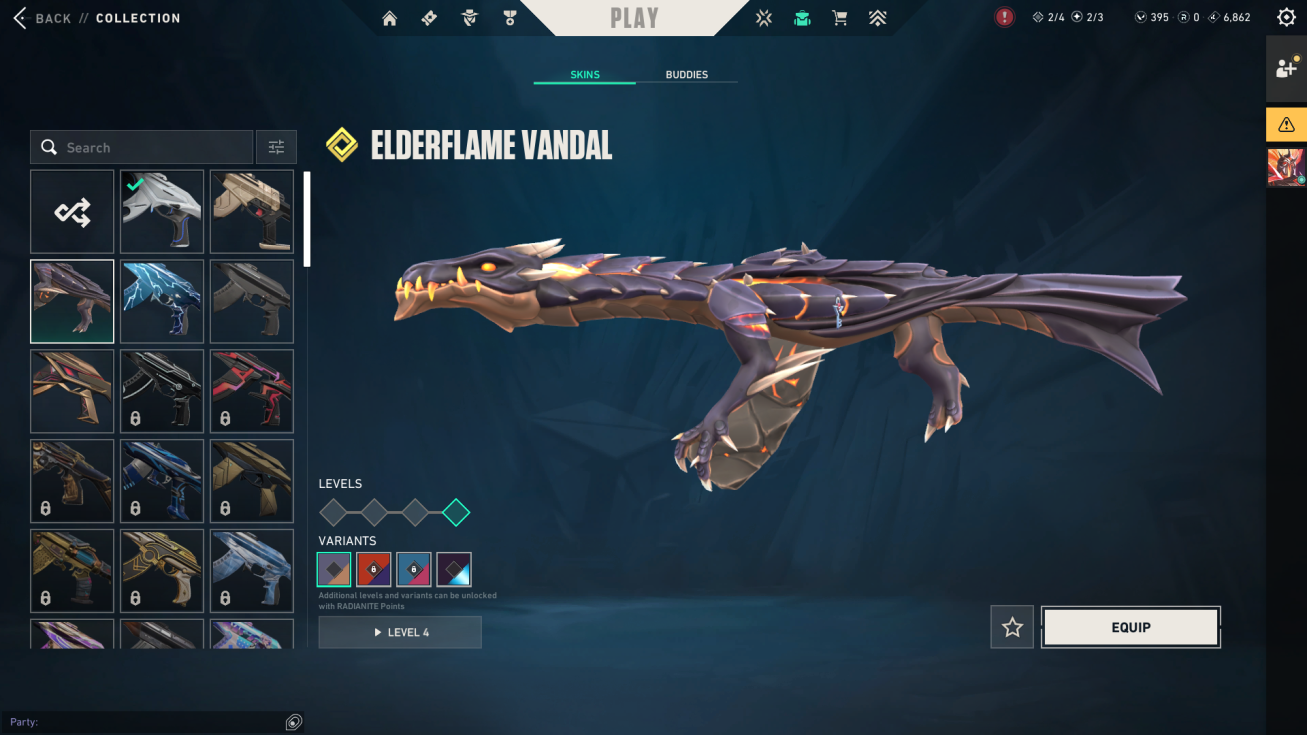Choose the red variant swatch
Viewport: 1307px width, 735px height.
pyautogui.click(x=374, y=570)
